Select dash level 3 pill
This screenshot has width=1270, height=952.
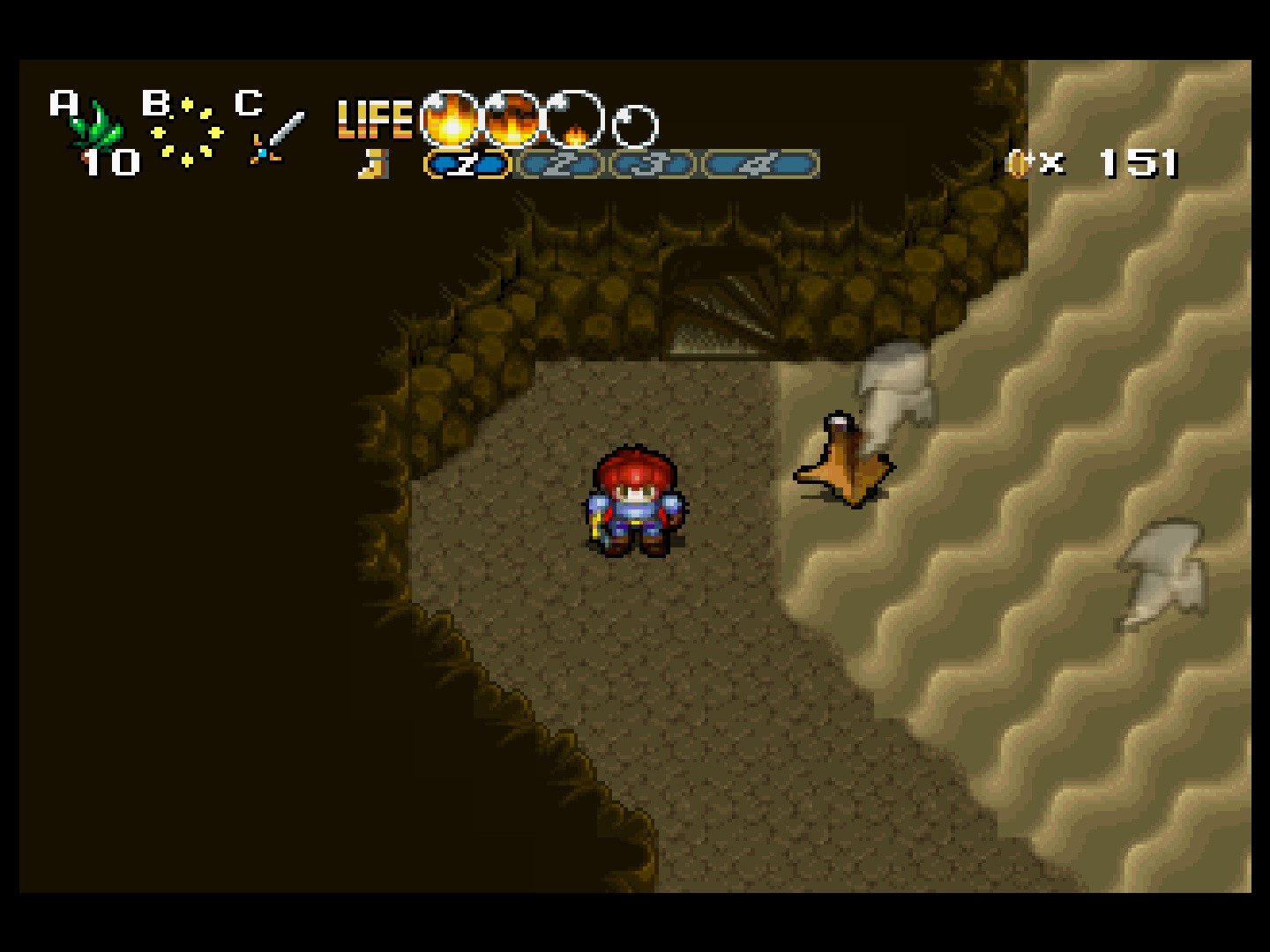pyautogui.click(x=654, y=164)
